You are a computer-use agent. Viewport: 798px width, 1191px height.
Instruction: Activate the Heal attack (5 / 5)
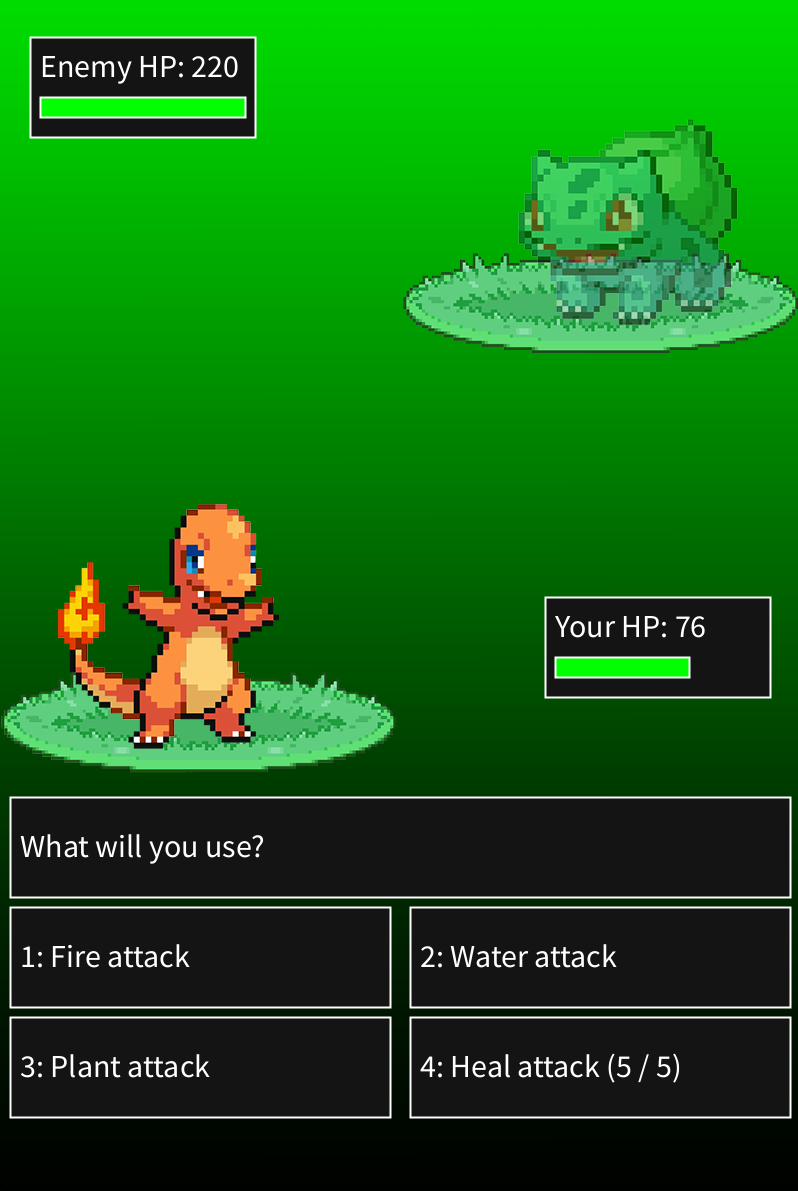click(600, 1067)
